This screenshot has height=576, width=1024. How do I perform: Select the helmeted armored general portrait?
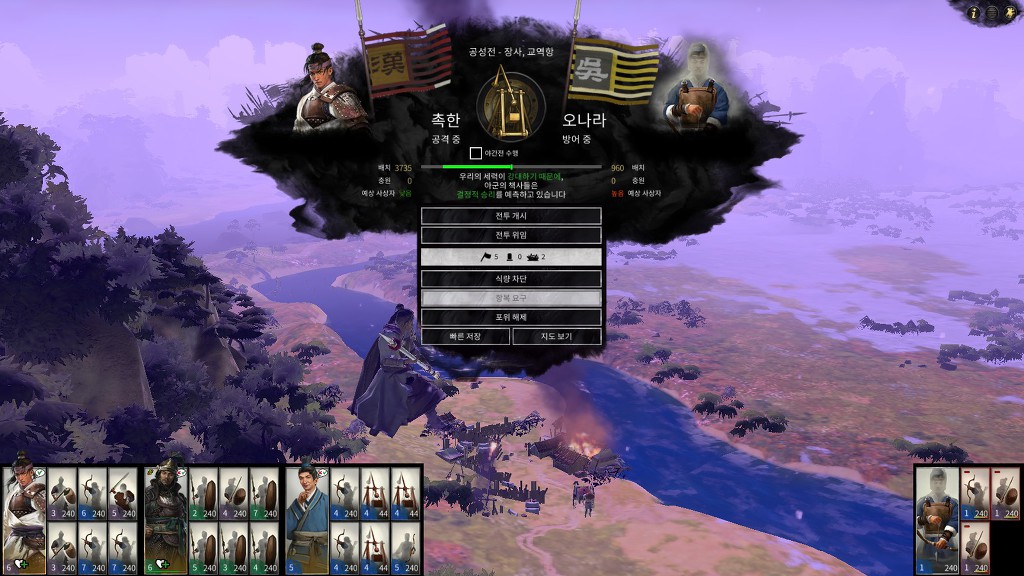[165, 520]
